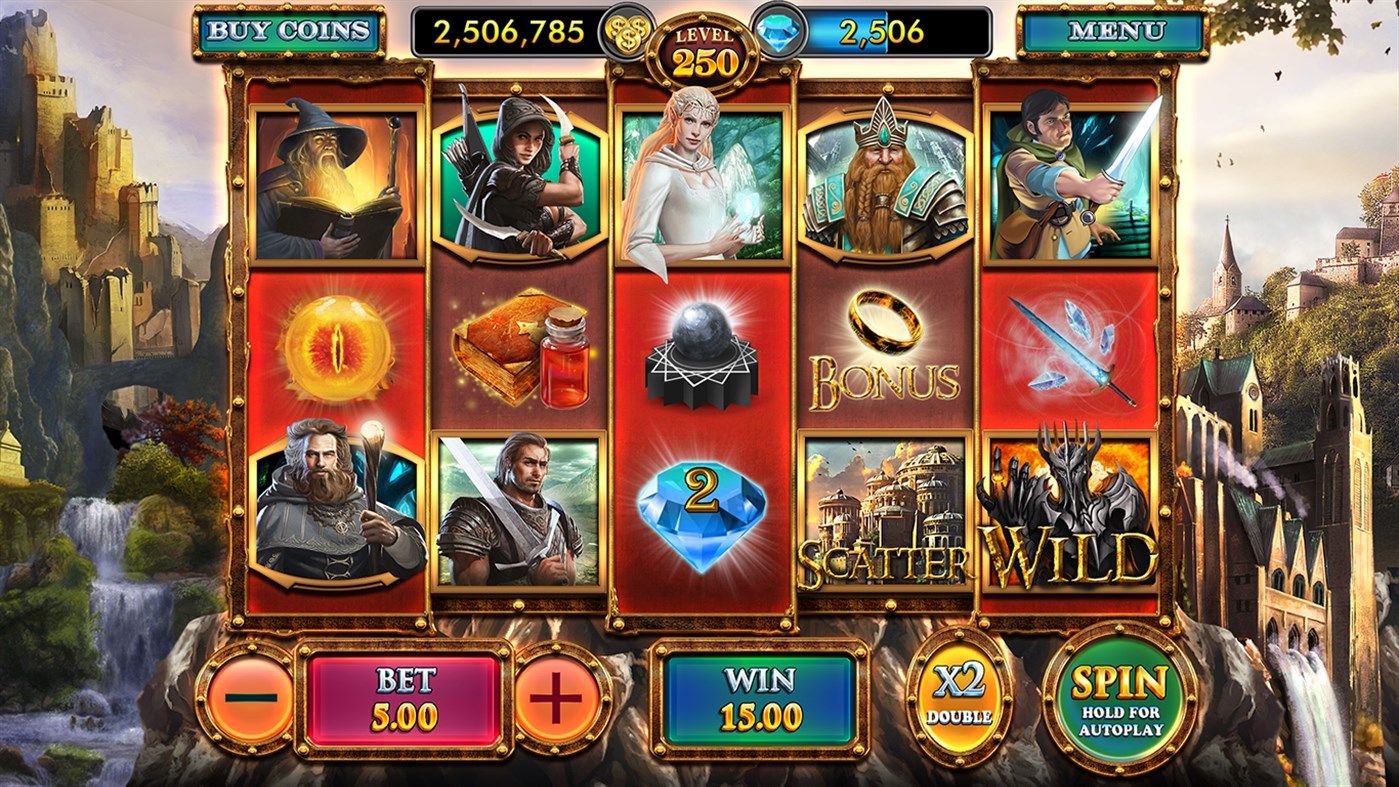Click the BET 5.00 amount display
Viewport: 1399px width, 787px height.
coord(401,695)
